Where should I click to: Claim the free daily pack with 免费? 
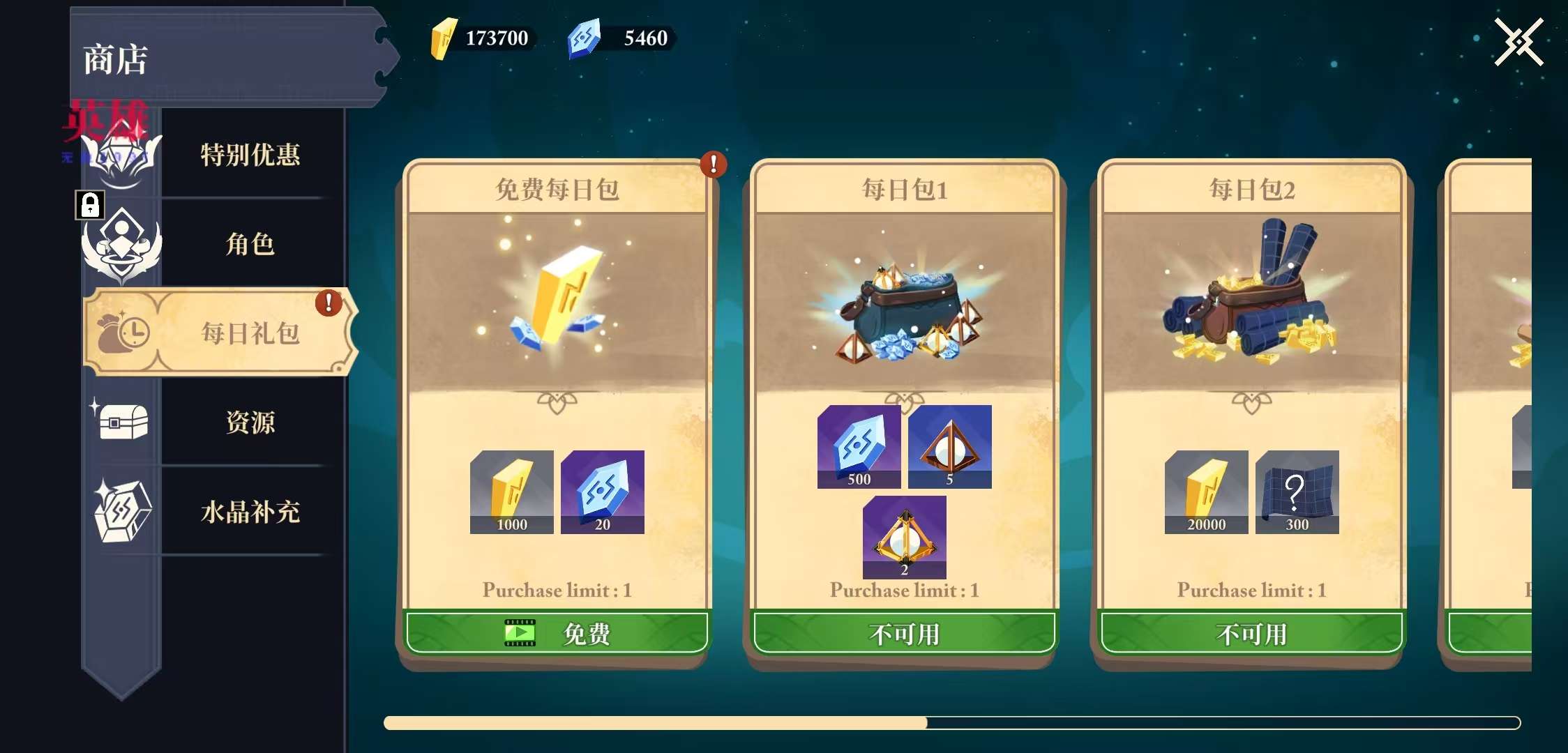coord(557,633)
